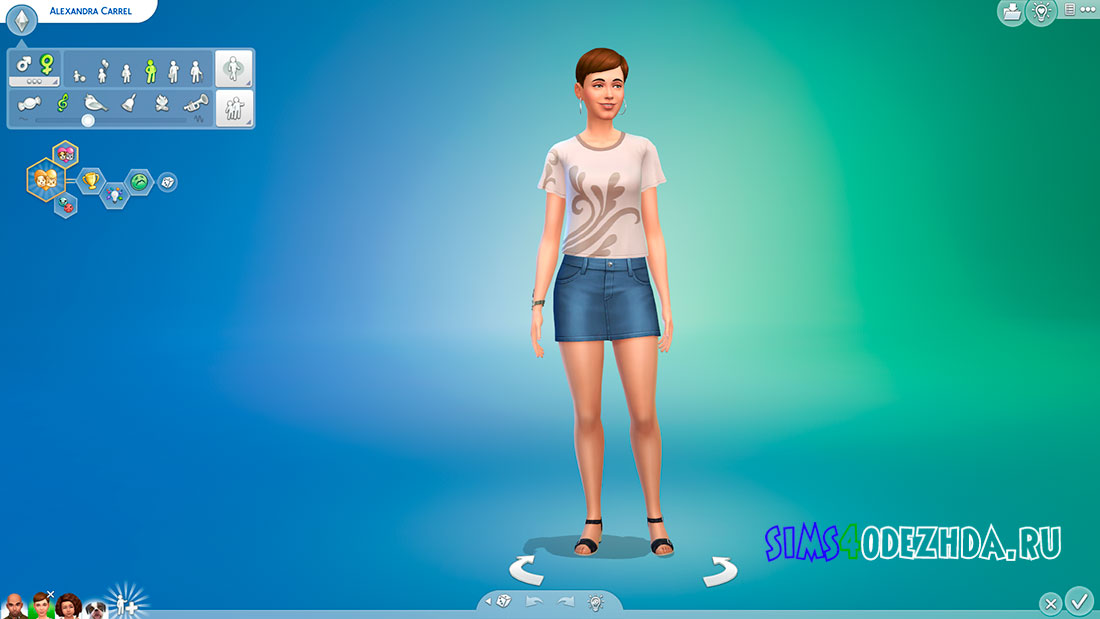Cancel with the X button
The image size is (1100, 619).
pos(1050,604)
